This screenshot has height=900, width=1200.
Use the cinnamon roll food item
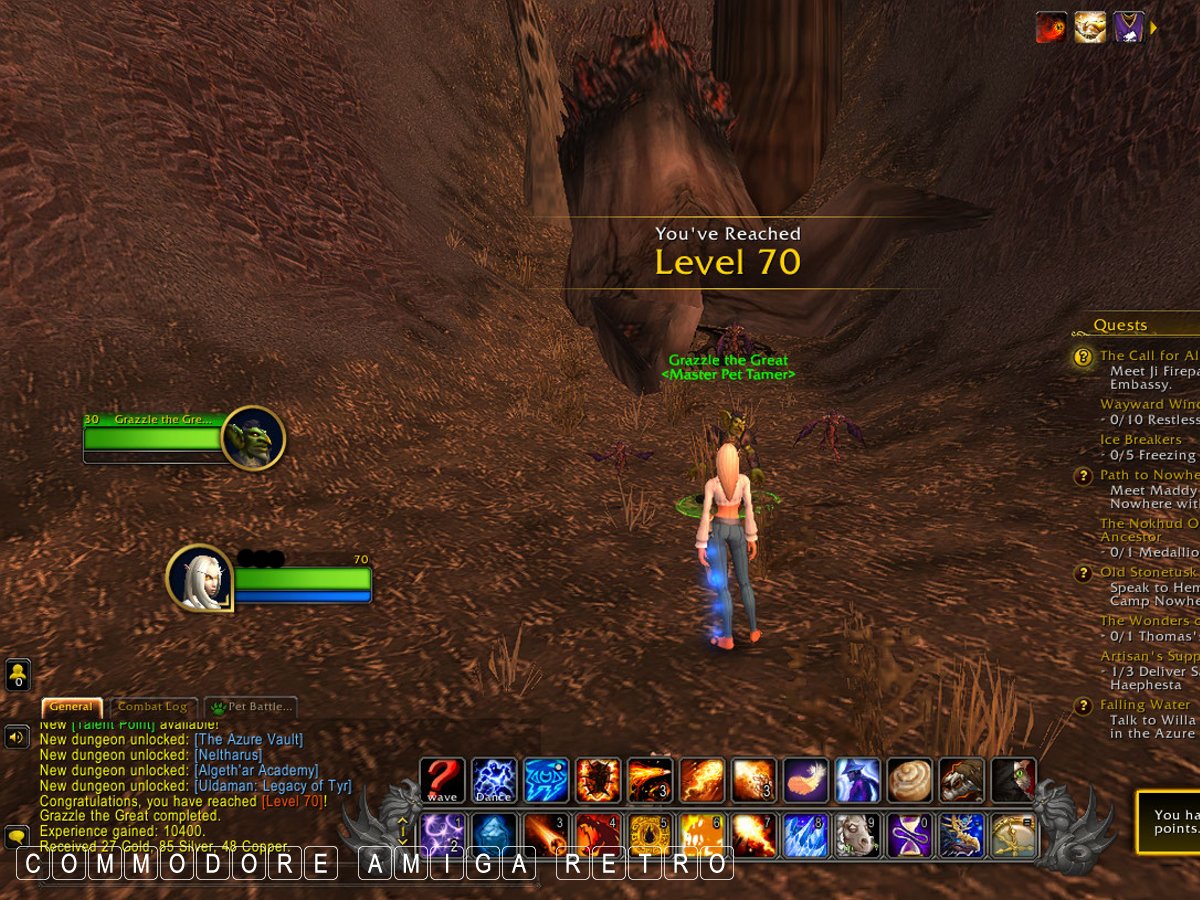[x=910, y=780]
